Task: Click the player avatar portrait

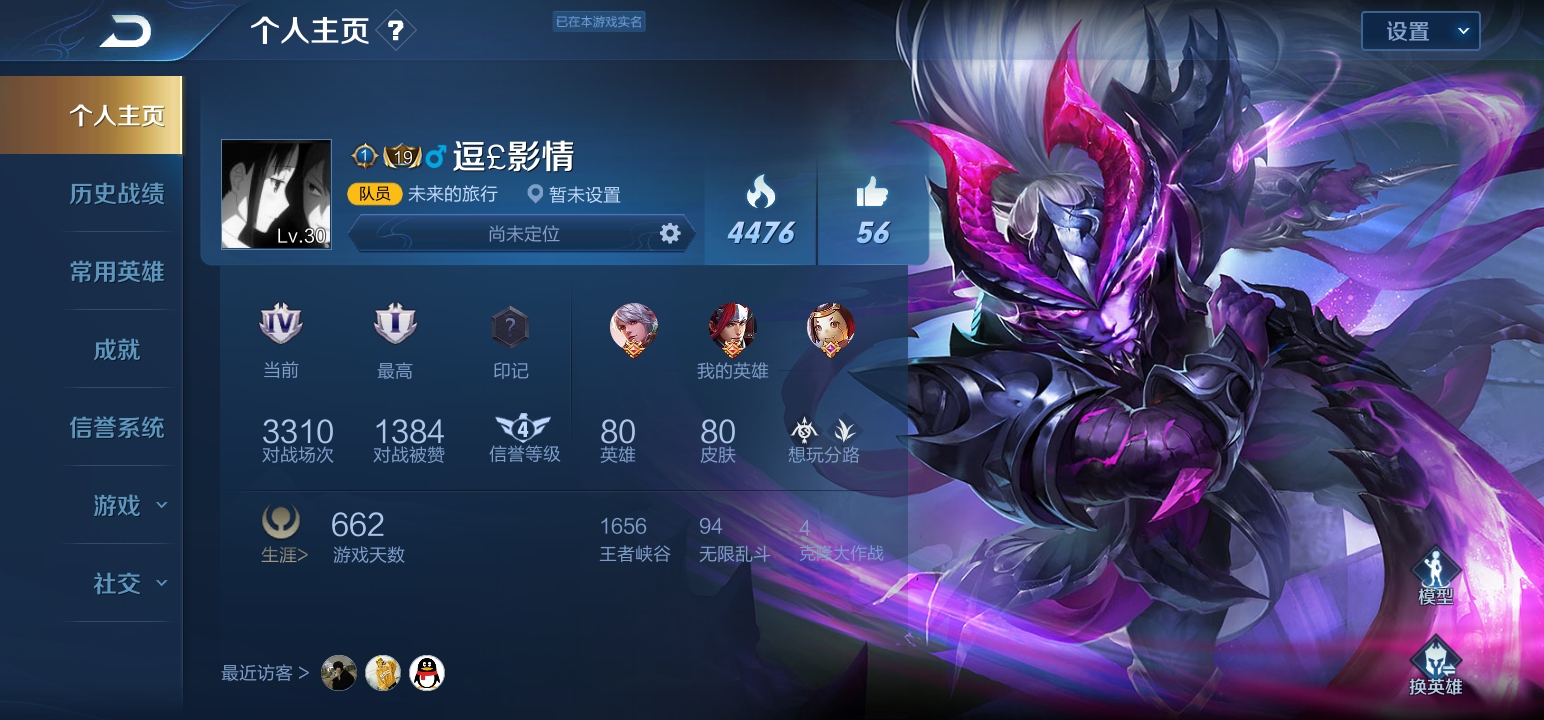Action: 276,194
